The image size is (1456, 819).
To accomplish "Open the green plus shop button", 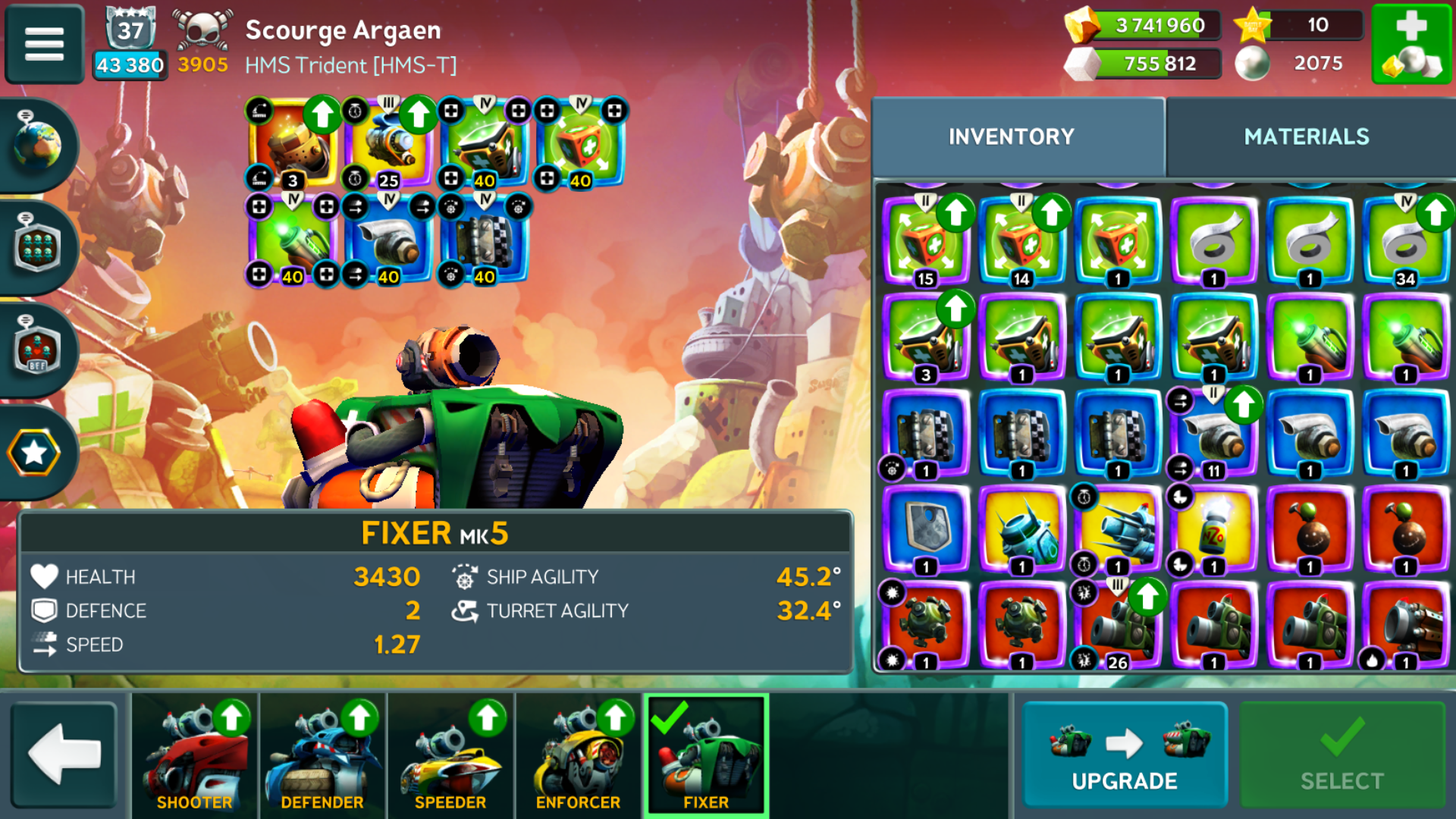I will (1411, 44).
